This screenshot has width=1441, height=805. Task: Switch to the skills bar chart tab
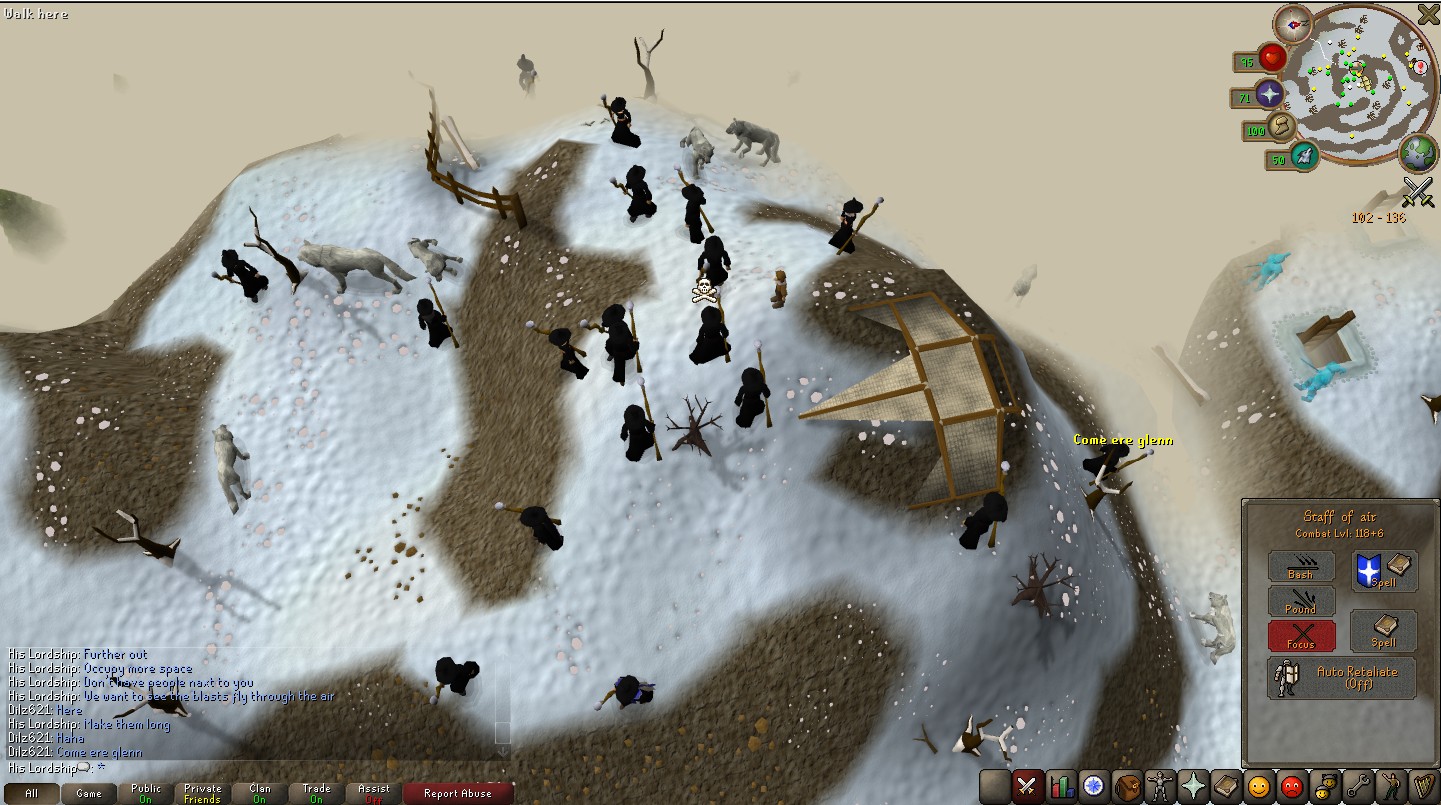pos(1061,787)
